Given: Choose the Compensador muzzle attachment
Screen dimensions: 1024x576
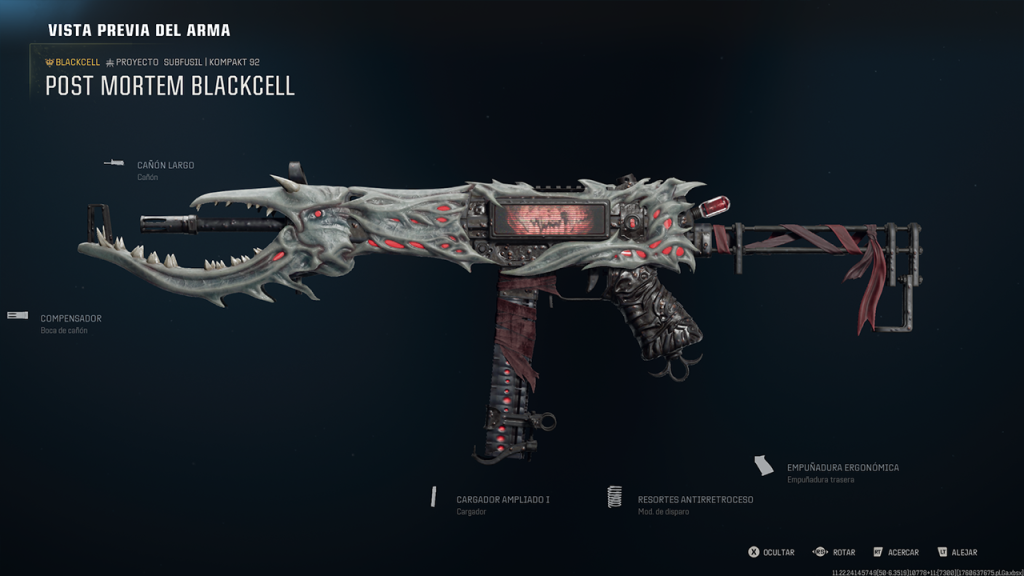Looking at the screenshot, I should pos(70,319).
